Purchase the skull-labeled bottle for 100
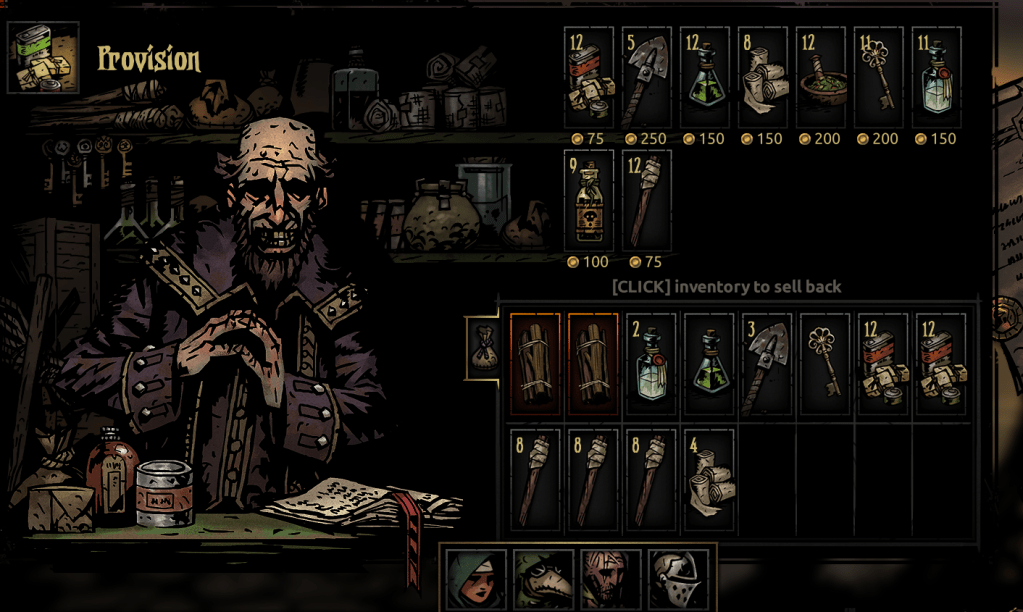1023x612 pixels. [589, 200]
